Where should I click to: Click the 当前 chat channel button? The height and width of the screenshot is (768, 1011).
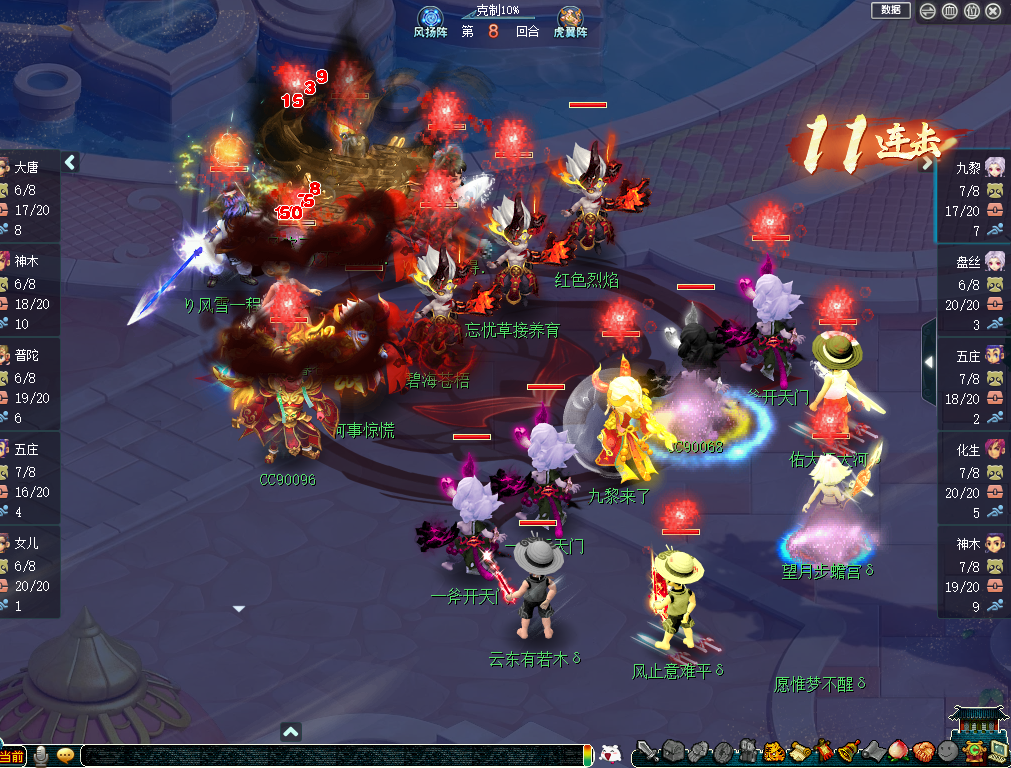click(13, 756)
